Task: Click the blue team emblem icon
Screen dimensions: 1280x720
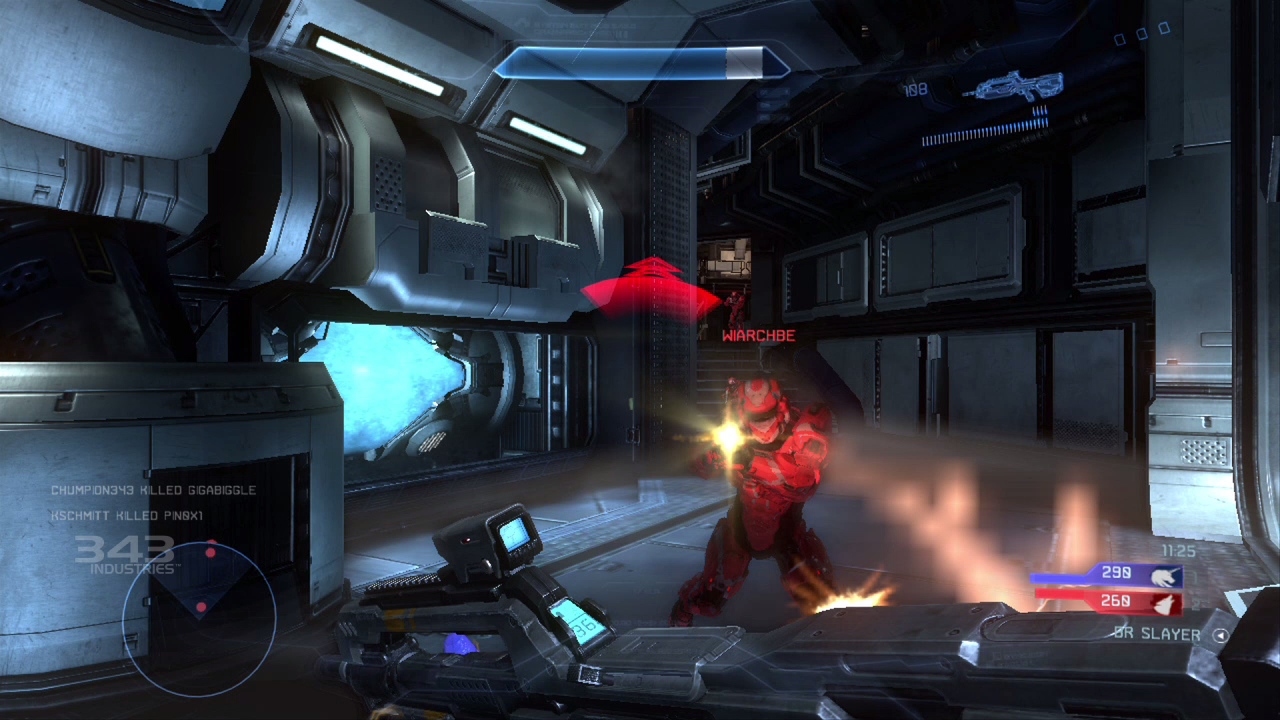Action: point(1165,576)
